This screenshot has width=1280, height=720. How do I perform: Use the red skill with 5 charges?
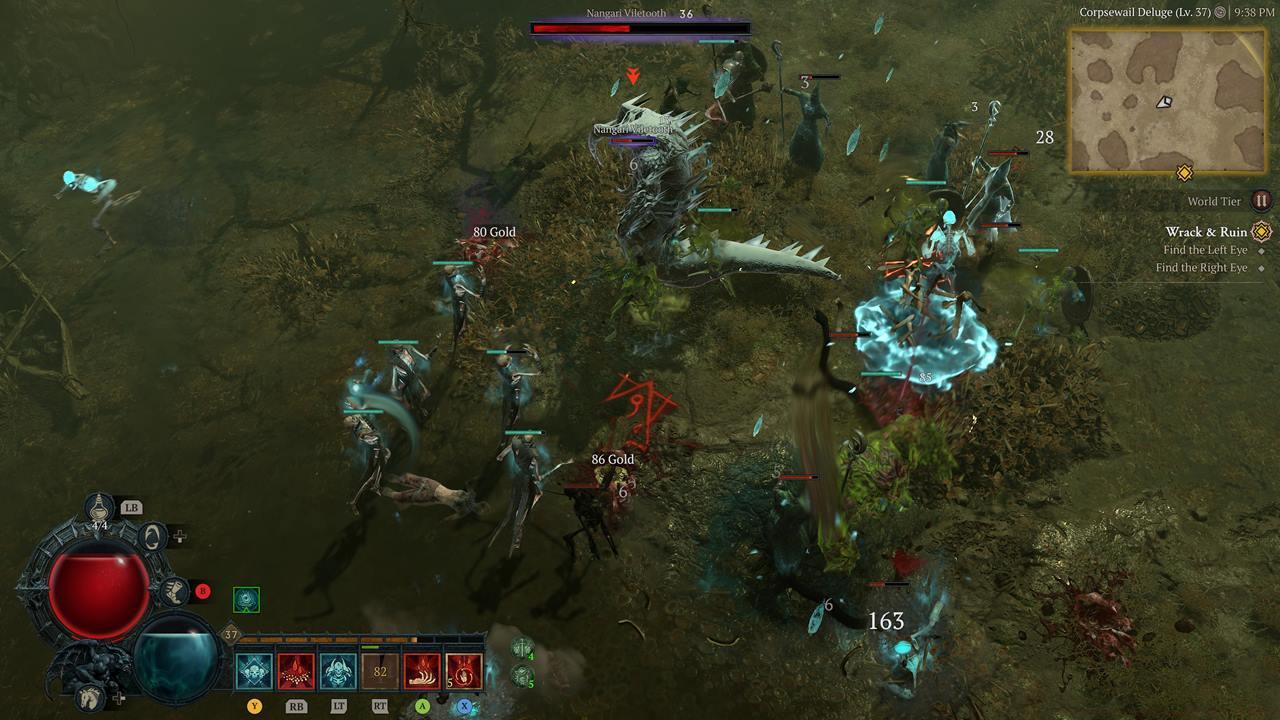pos(464,671)
